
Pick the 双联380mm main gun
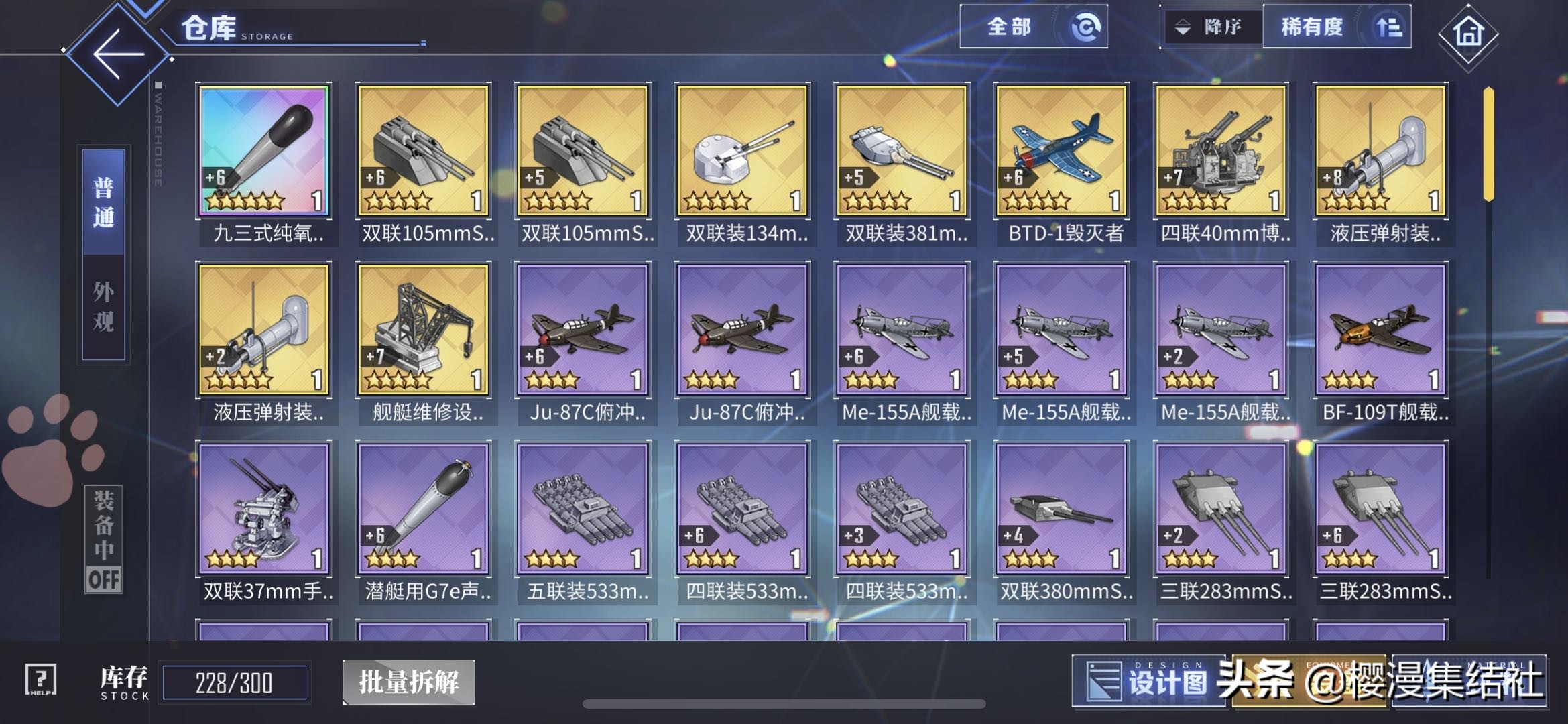[1062, 509]
